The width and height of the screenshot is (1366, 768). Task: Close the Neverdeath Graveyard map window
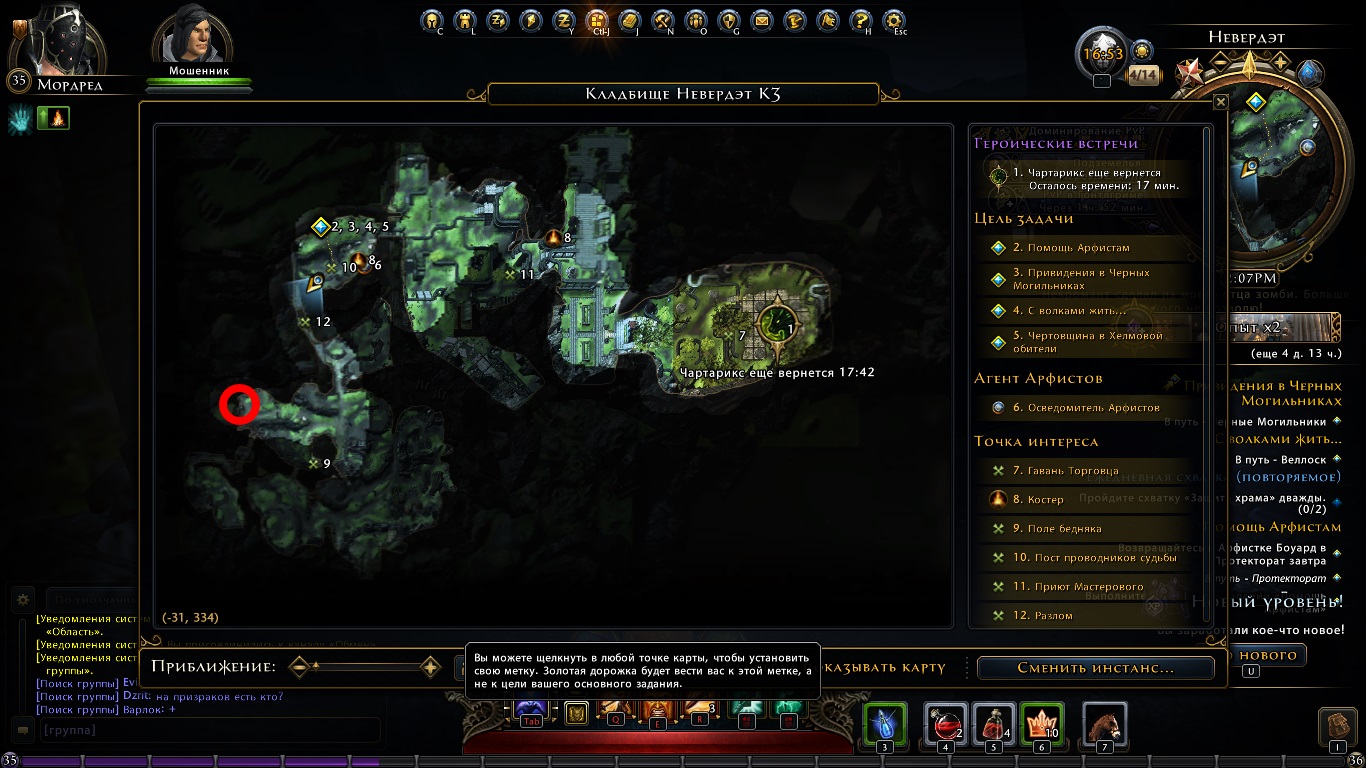[1220, 102]
